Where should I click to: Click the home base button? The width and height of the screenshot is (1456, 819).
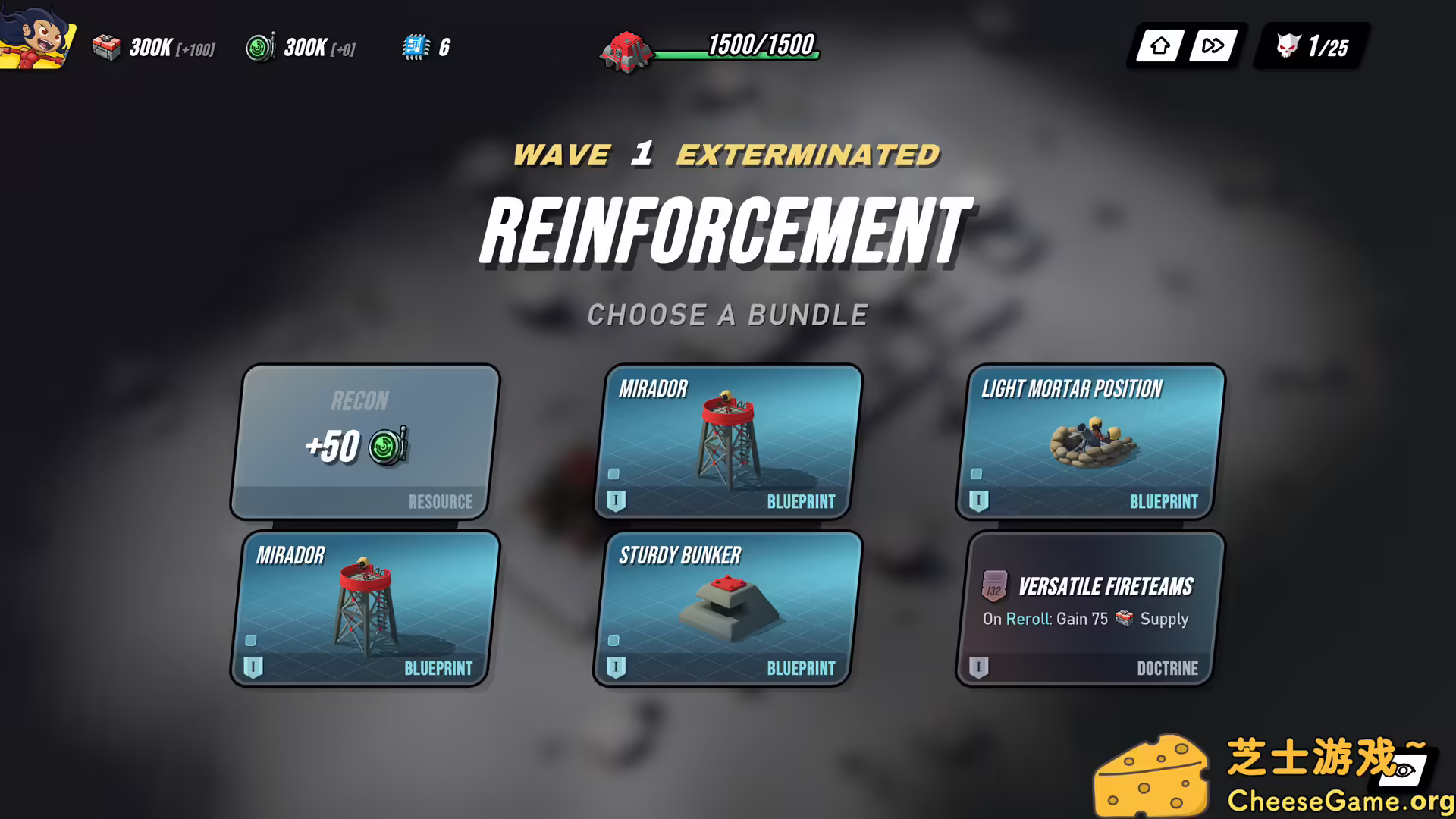[x=1159, y=46]
